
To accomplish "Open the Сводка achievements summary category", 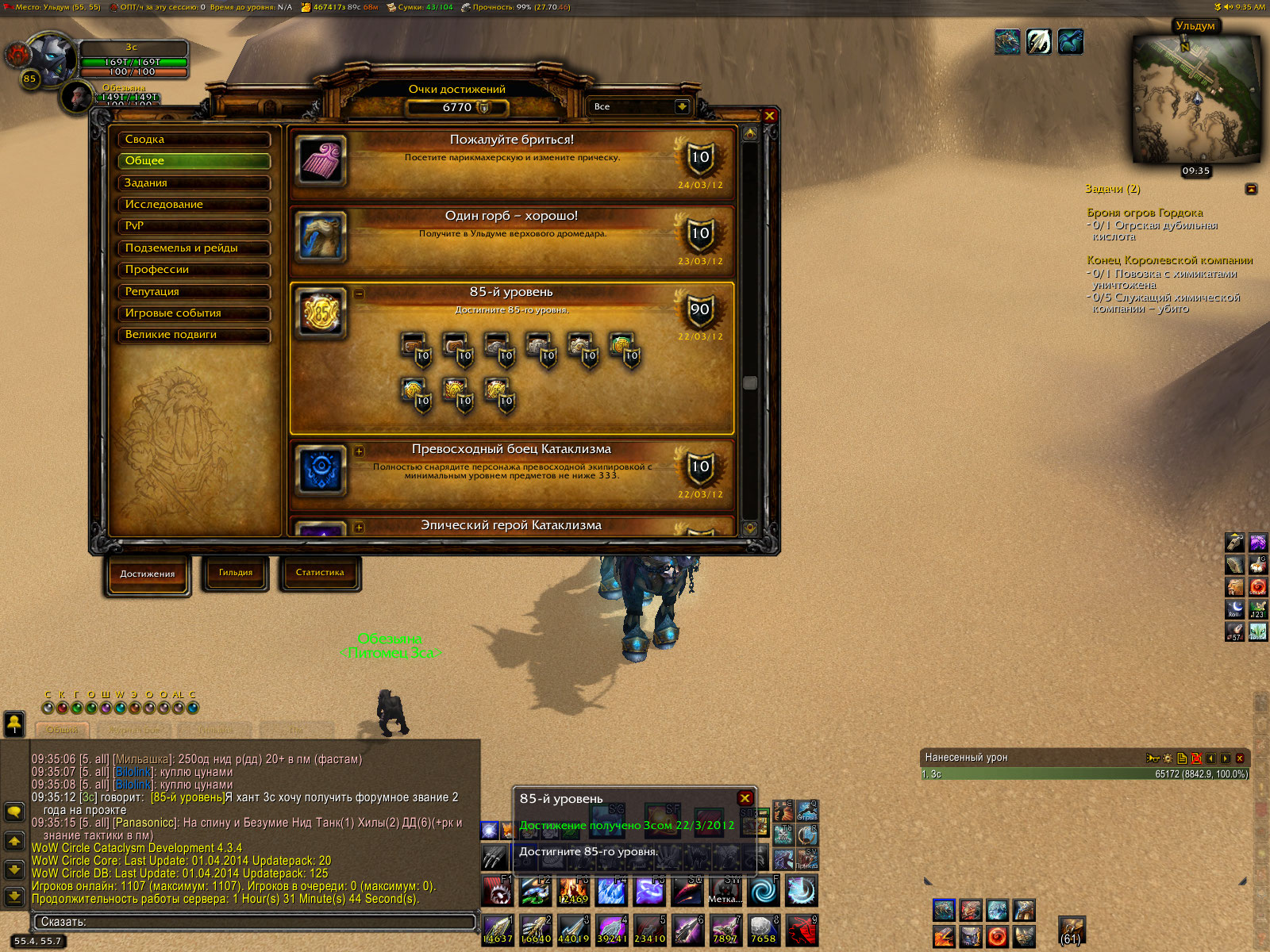I will point(194,140).
